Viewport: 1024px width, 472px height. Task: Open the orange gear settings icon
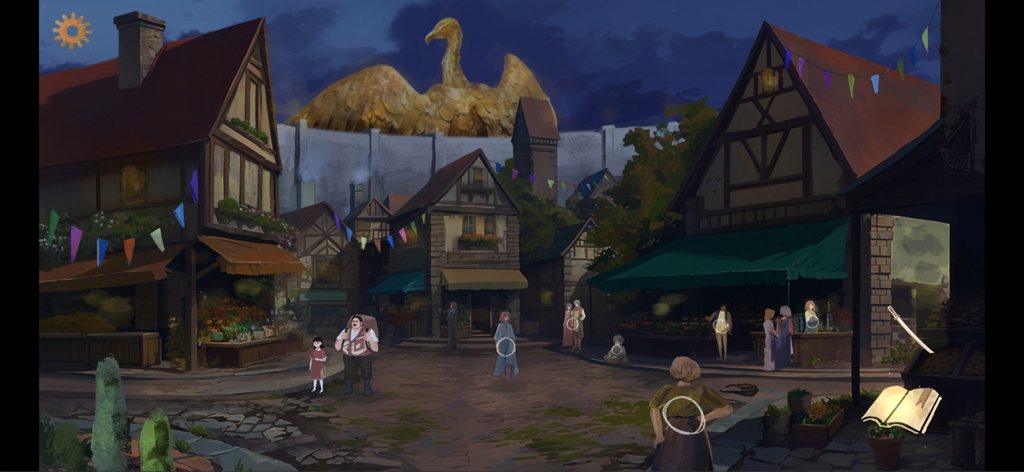[x=72, y=30]
